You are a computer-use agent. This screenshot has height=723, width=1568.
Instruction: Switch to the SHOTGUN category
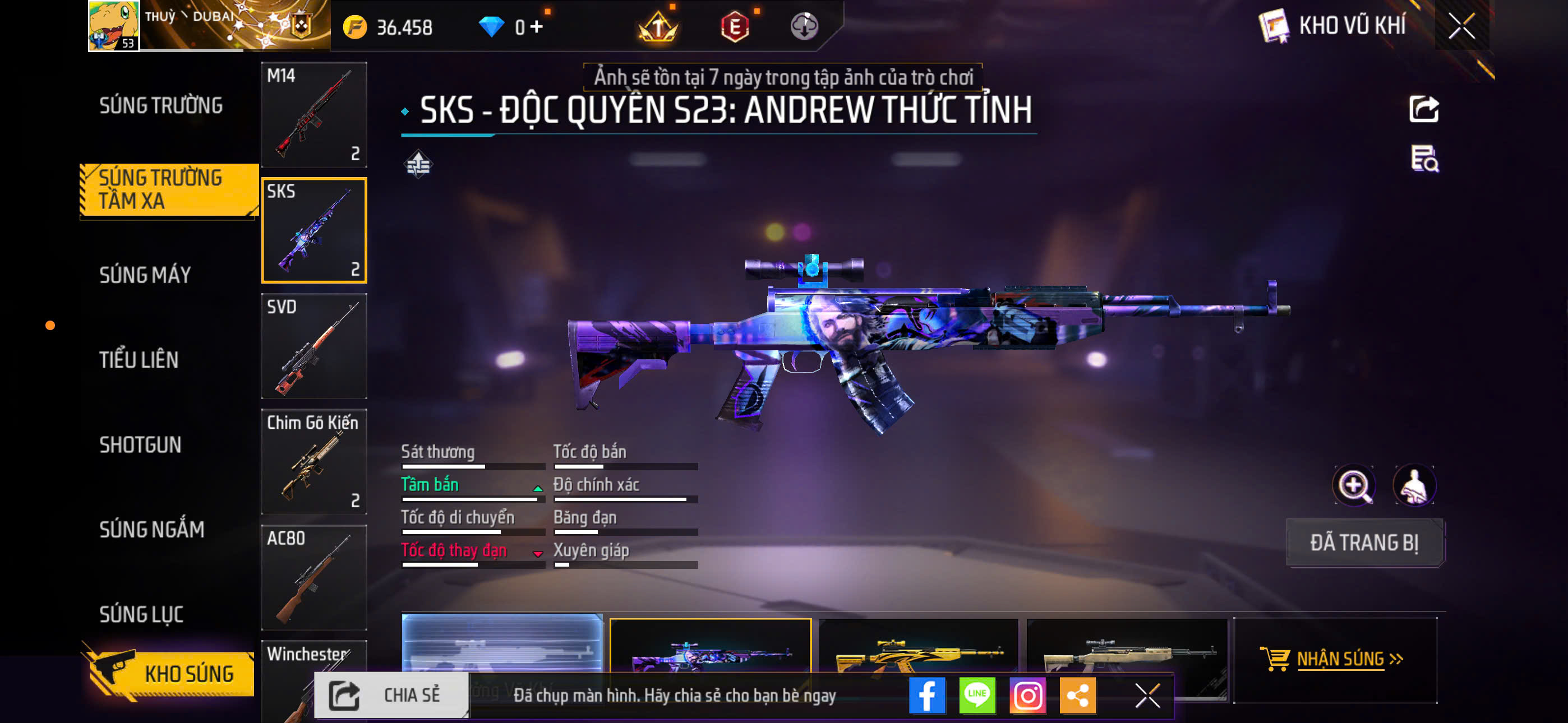coord(141,445)
